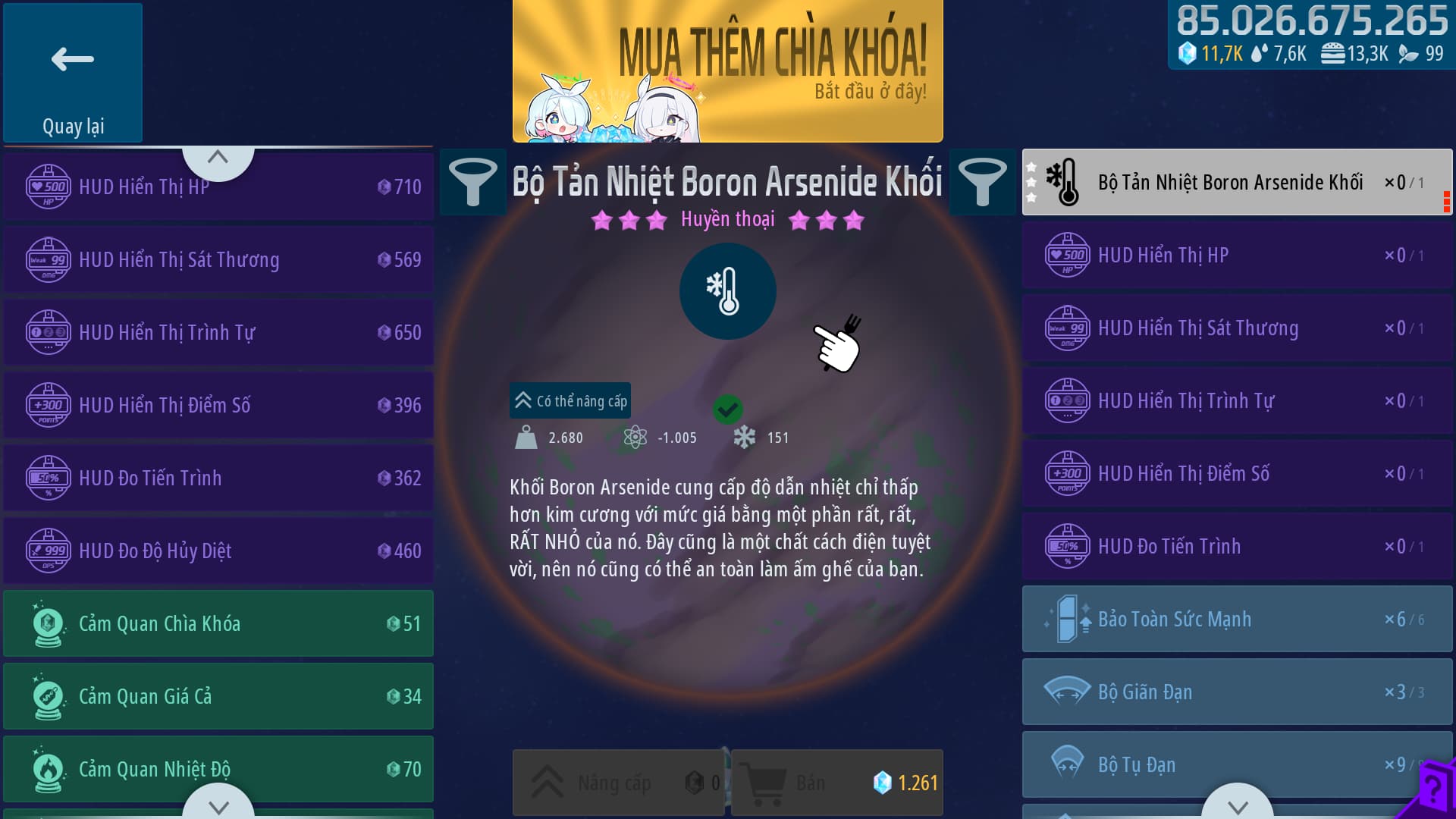1456x819 pixels.
Task: Select Cảm Quan Giá Cả shop item
Action: pyautogui.click(x=218, y=696)
